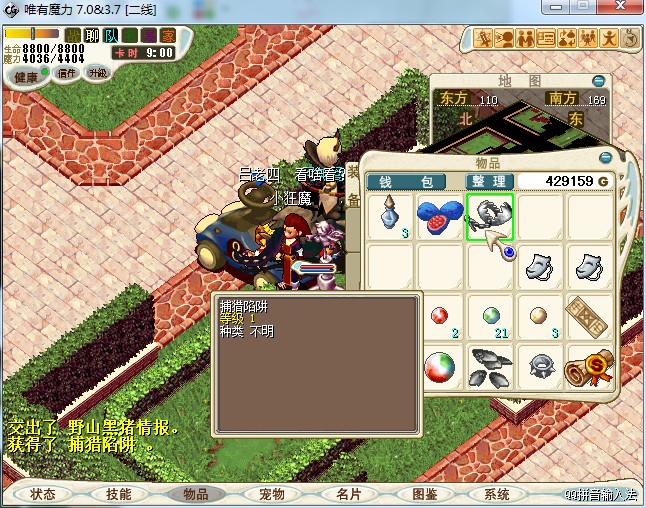Choose the blue petal flower item
The width and height of the screenshot is (646, 508).
pyautogui.click(x=440, y=216)
